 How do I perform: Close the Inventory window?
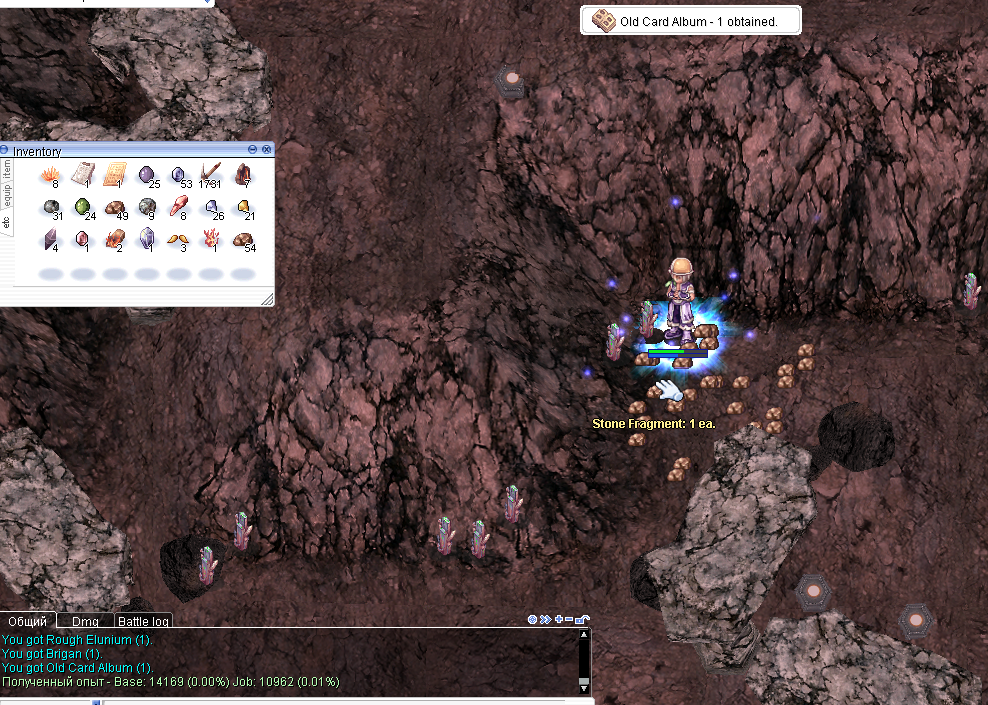pos(267,149)
